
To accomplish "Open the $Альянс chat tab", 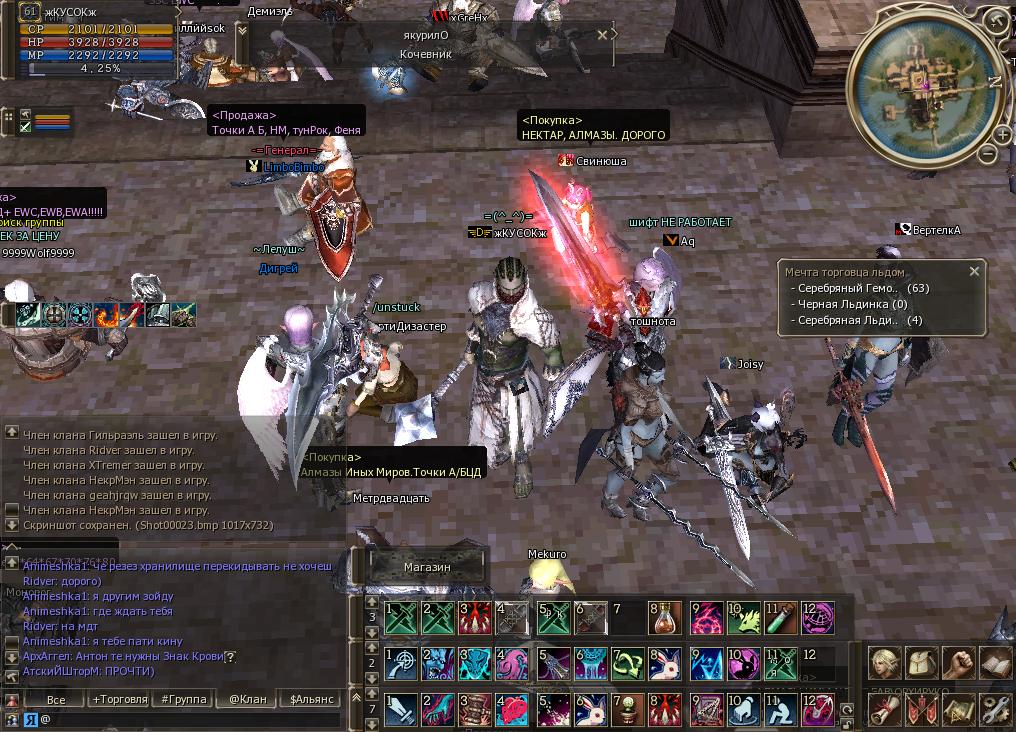I will tap(311, 699).
